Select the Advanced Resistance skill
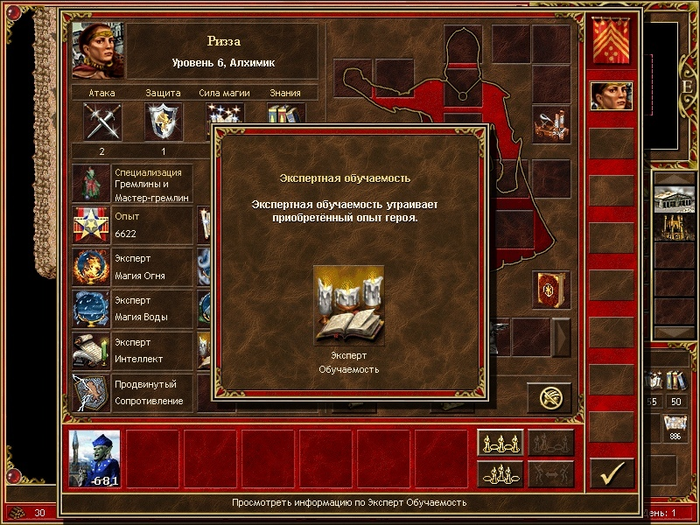The width and height of the screenshot is (700, 525). click(x=92, y=394)
